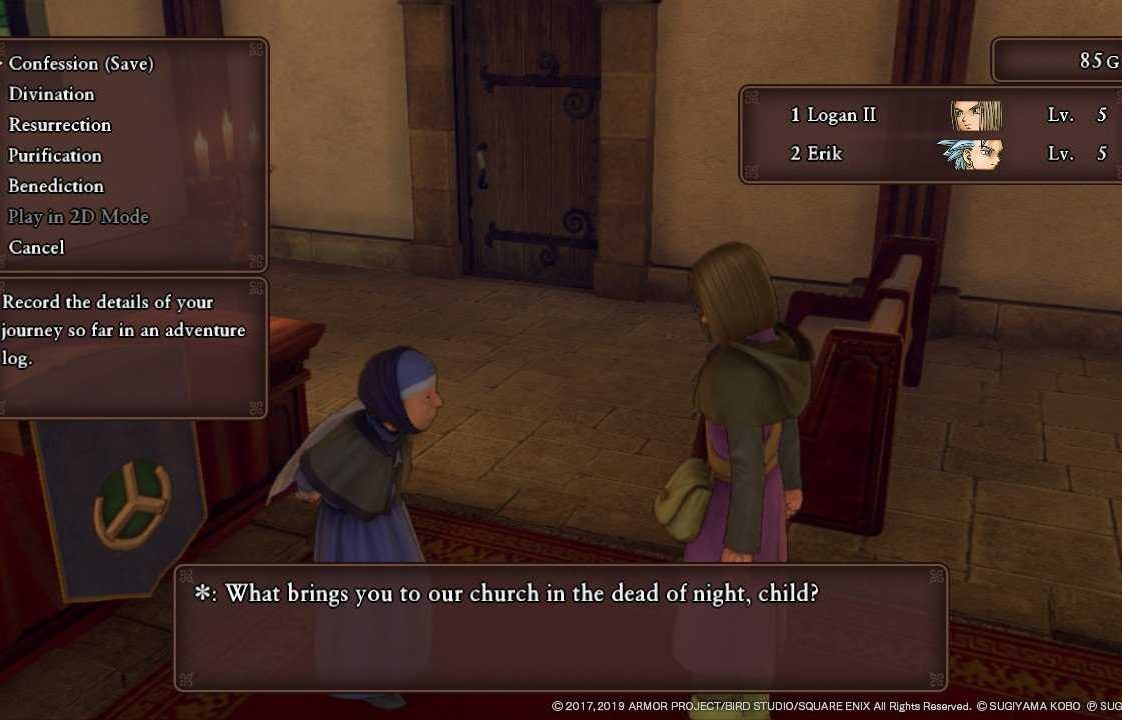
Task: Choose the Purification option
Action: coord(55,155)
